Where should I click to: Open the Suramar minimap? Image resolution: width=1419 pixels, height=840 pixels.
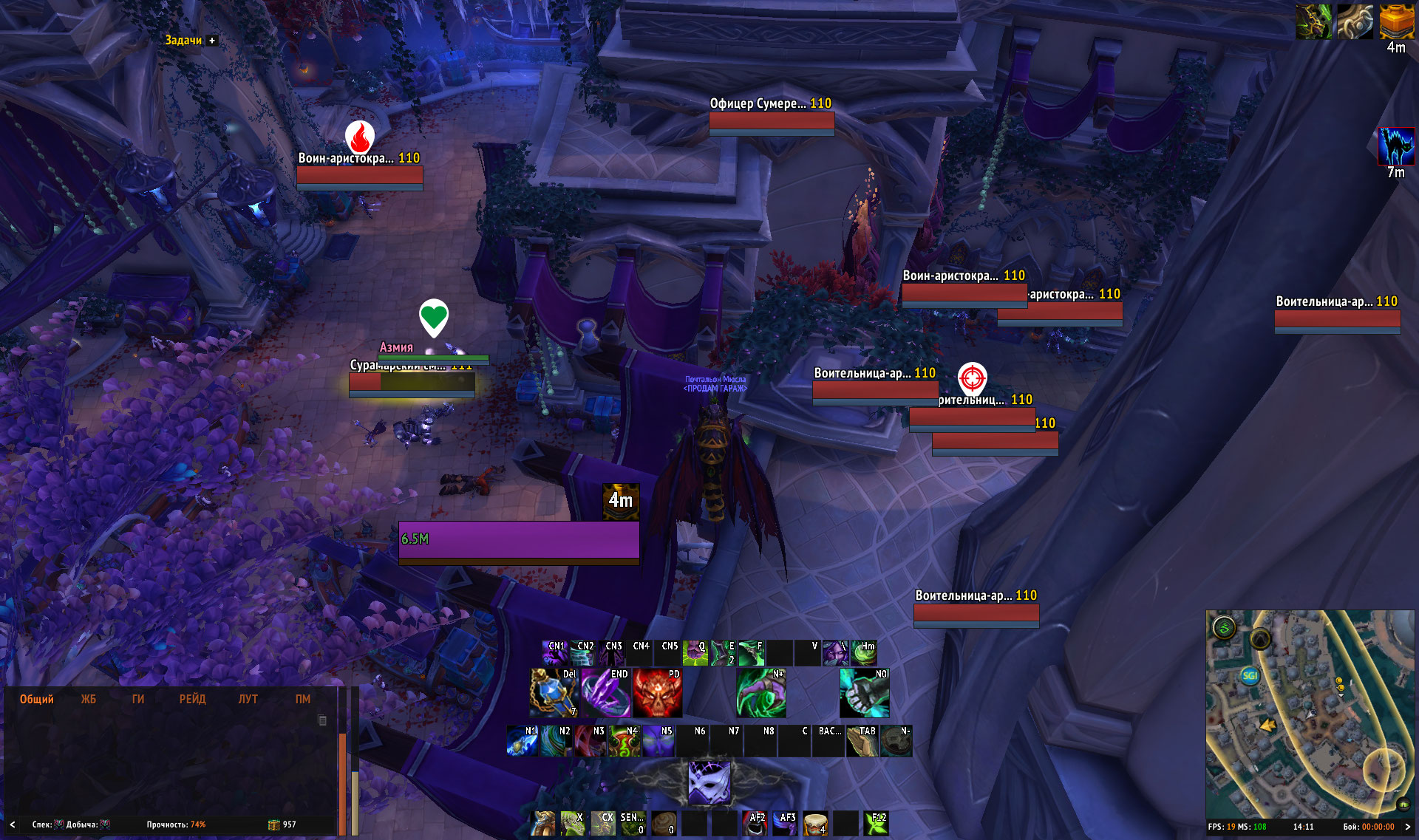(x=1310, y=713)
